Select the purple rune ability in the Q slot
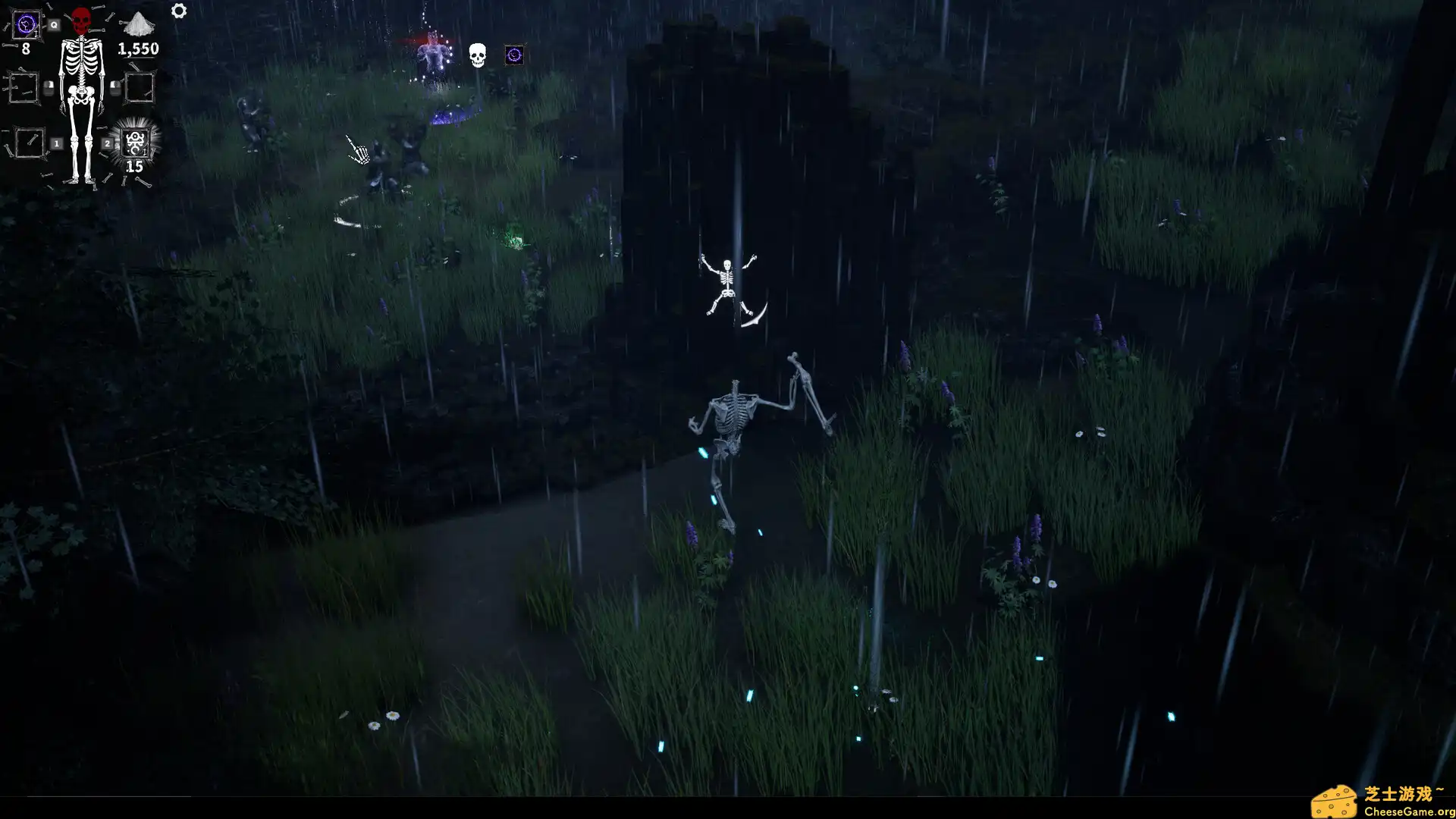The height and width of the screenshot is (819, 1456). (x=26, y=24)
